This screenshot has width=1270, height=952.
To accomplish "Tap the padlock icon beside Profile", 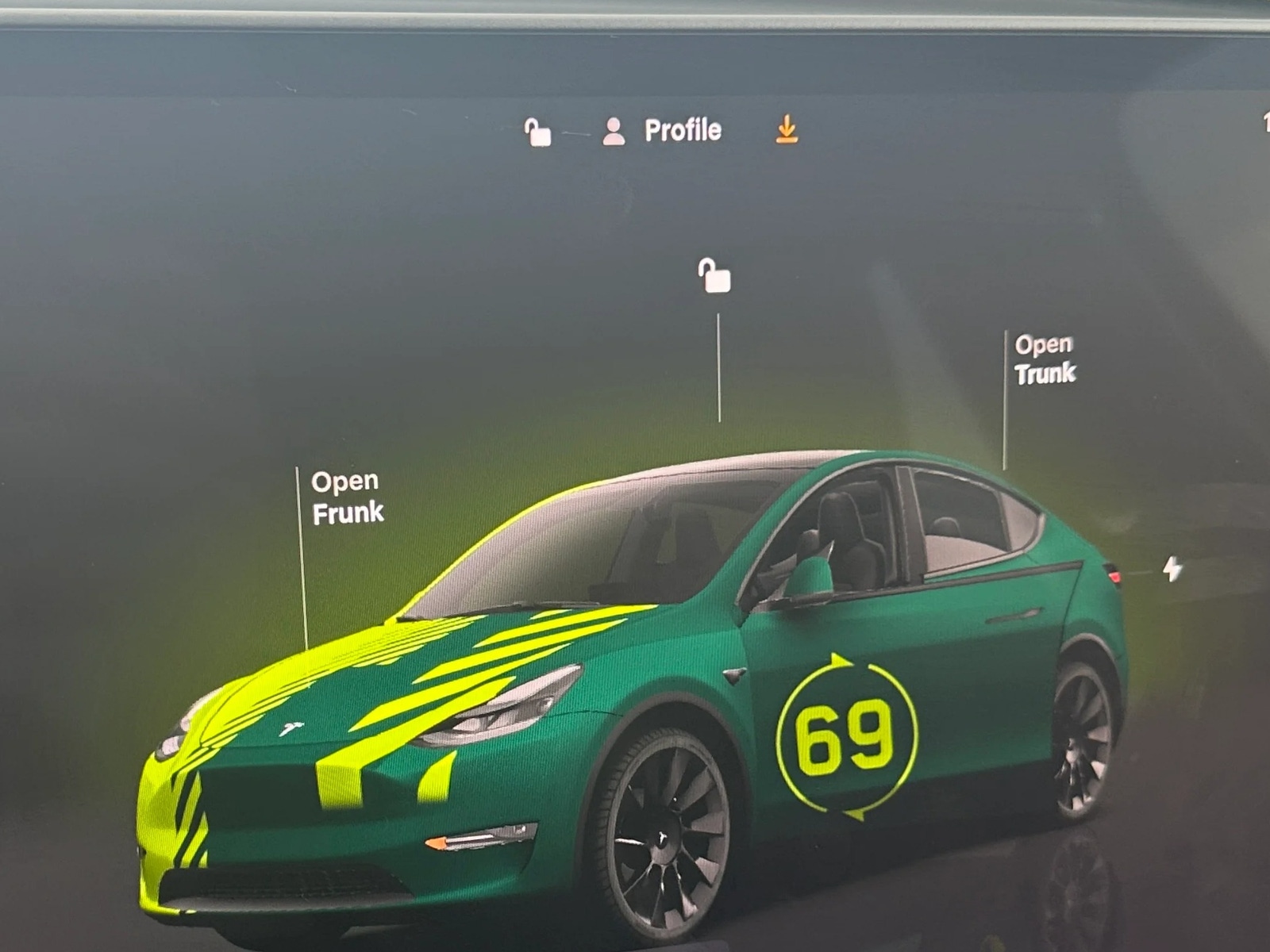I will [539, 129].
